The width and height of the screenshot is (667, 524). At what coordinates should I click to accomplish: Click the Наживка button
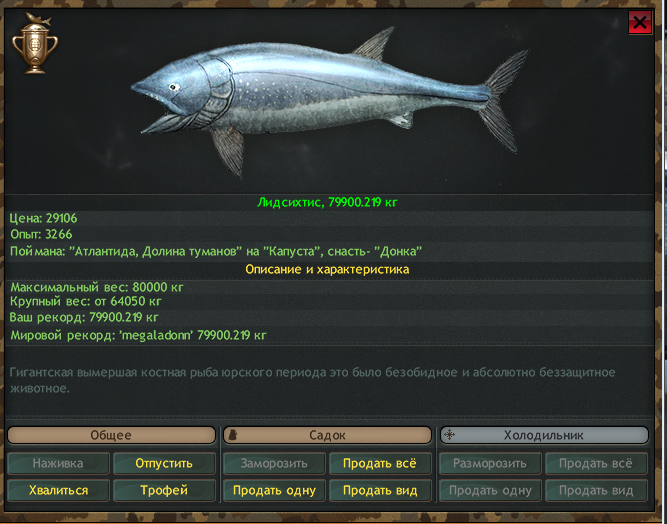pos(58,463)
